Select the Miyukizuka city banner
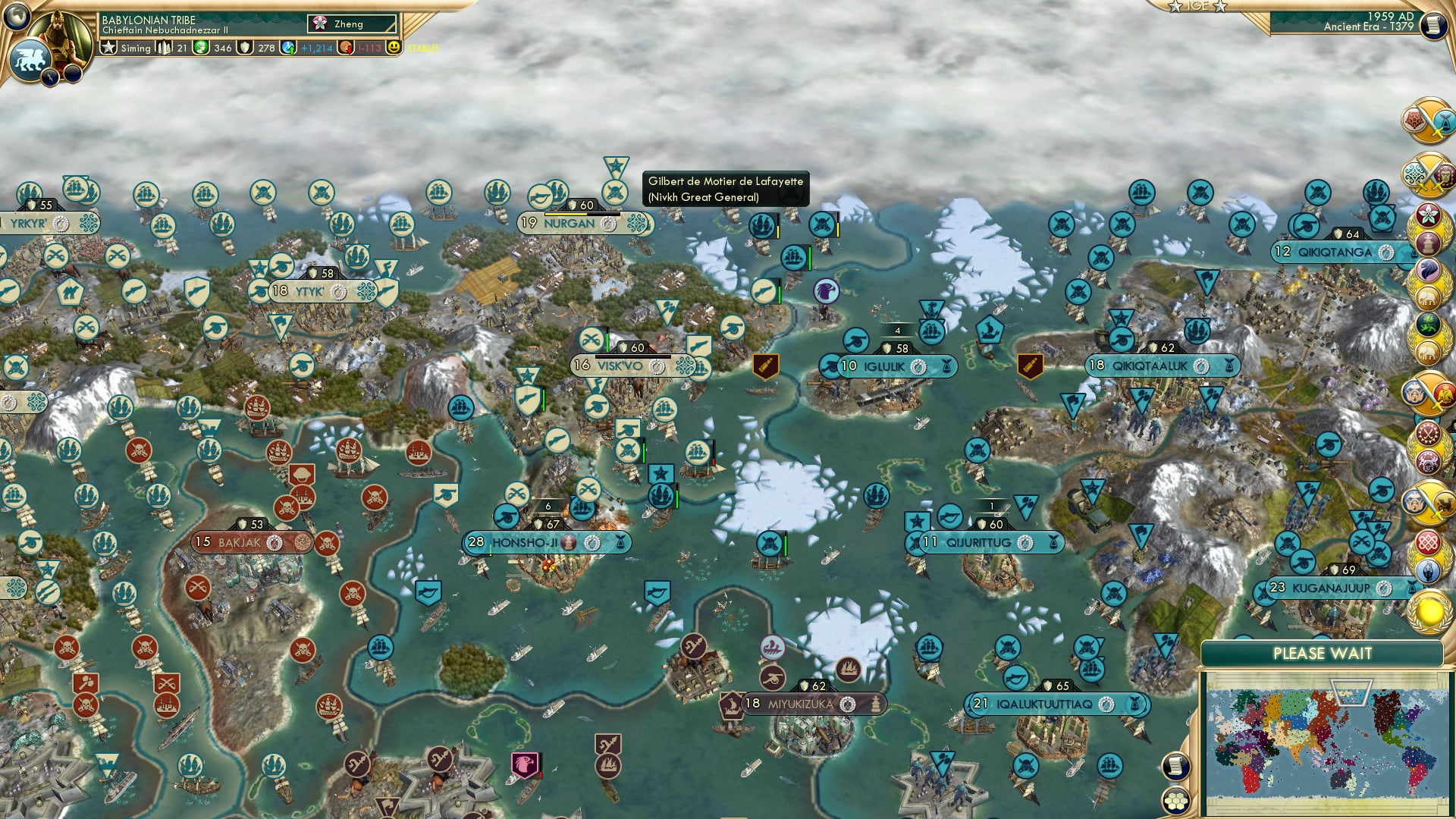Screen dimensions: 1456x819 800,704
